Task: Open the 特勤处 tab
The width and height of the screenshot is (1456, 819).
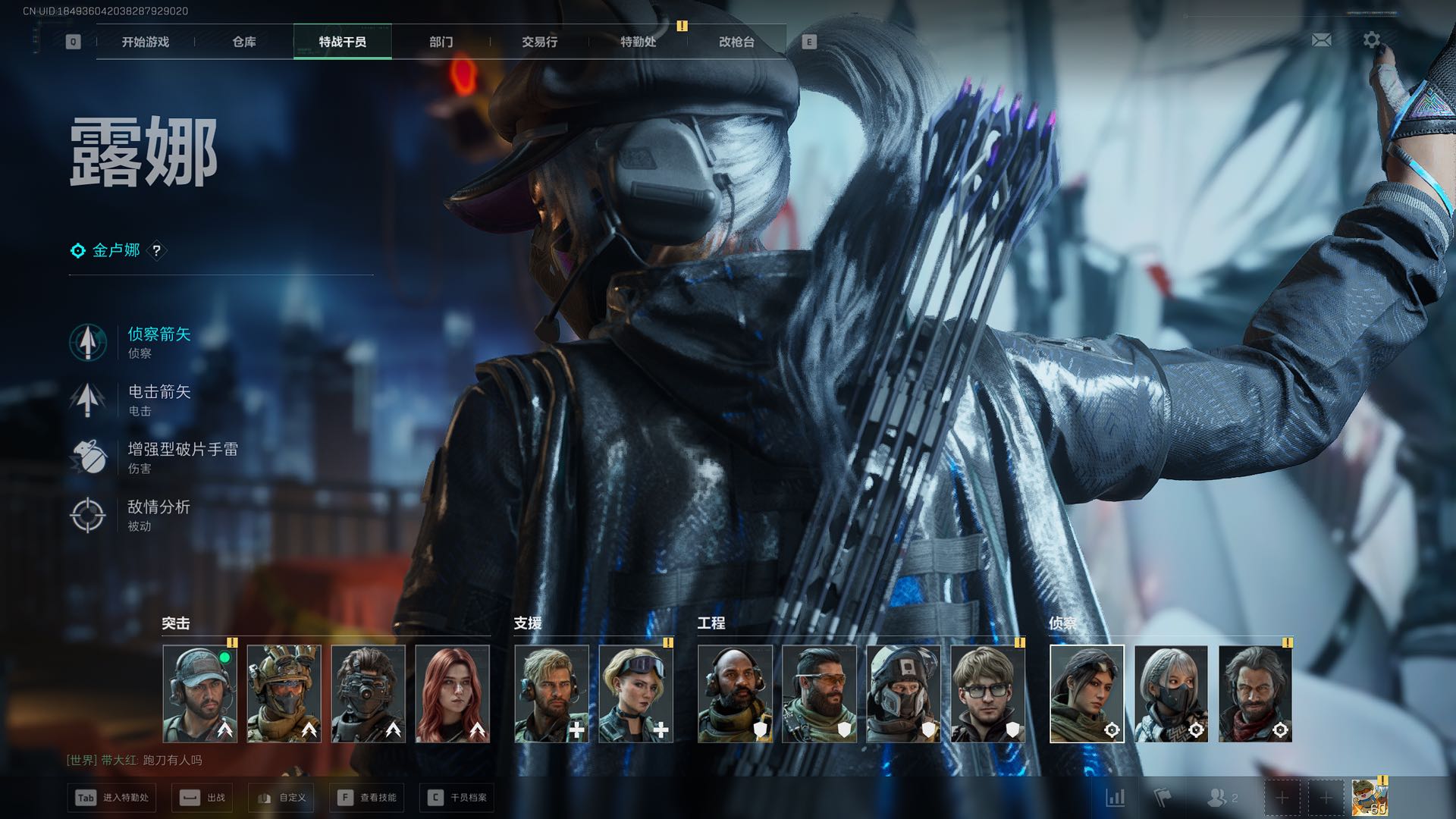Action: [x=638, y=42]
